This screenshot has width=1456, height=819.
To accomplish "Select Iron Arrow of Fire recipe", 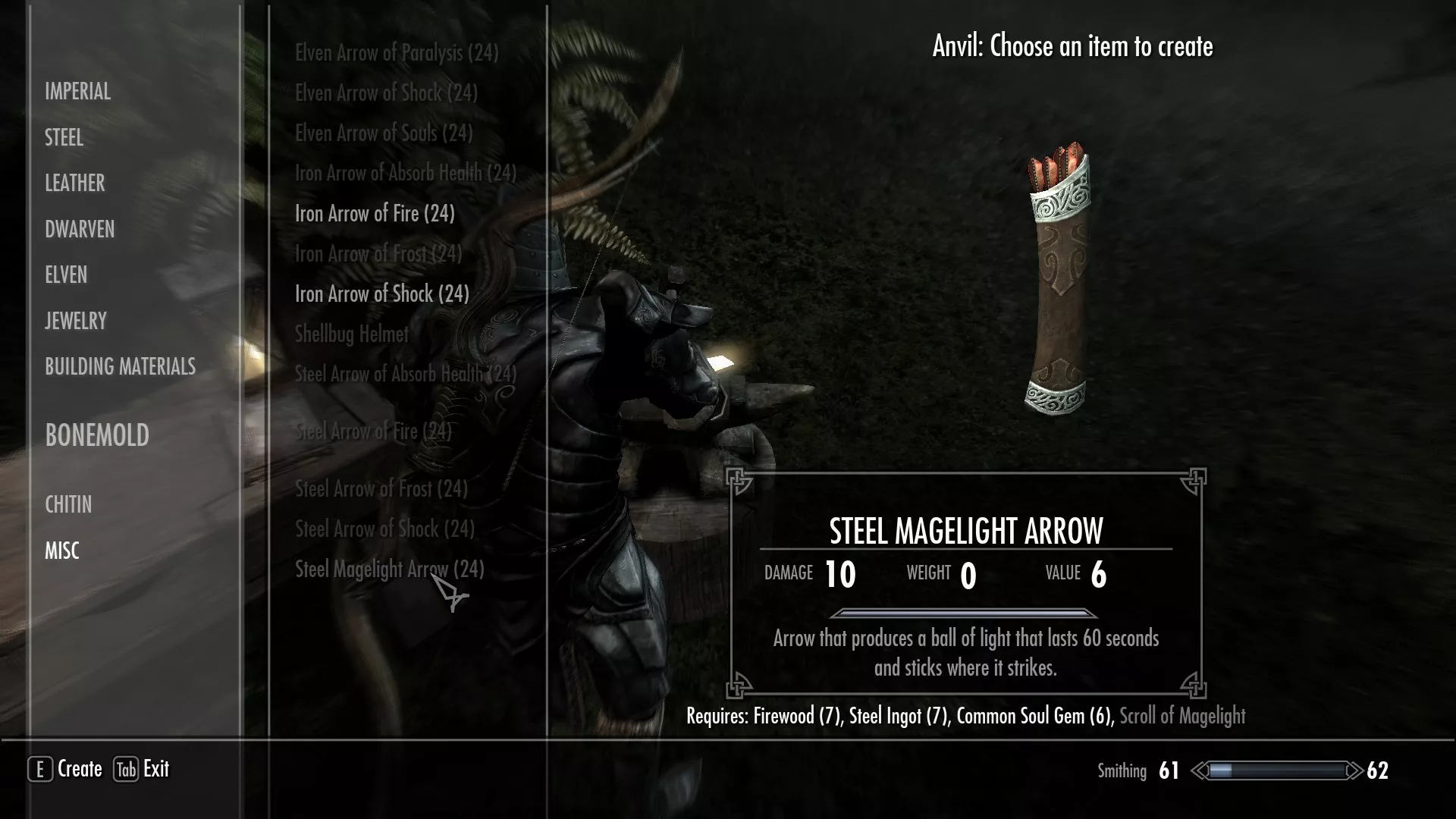I will point(375,214).
